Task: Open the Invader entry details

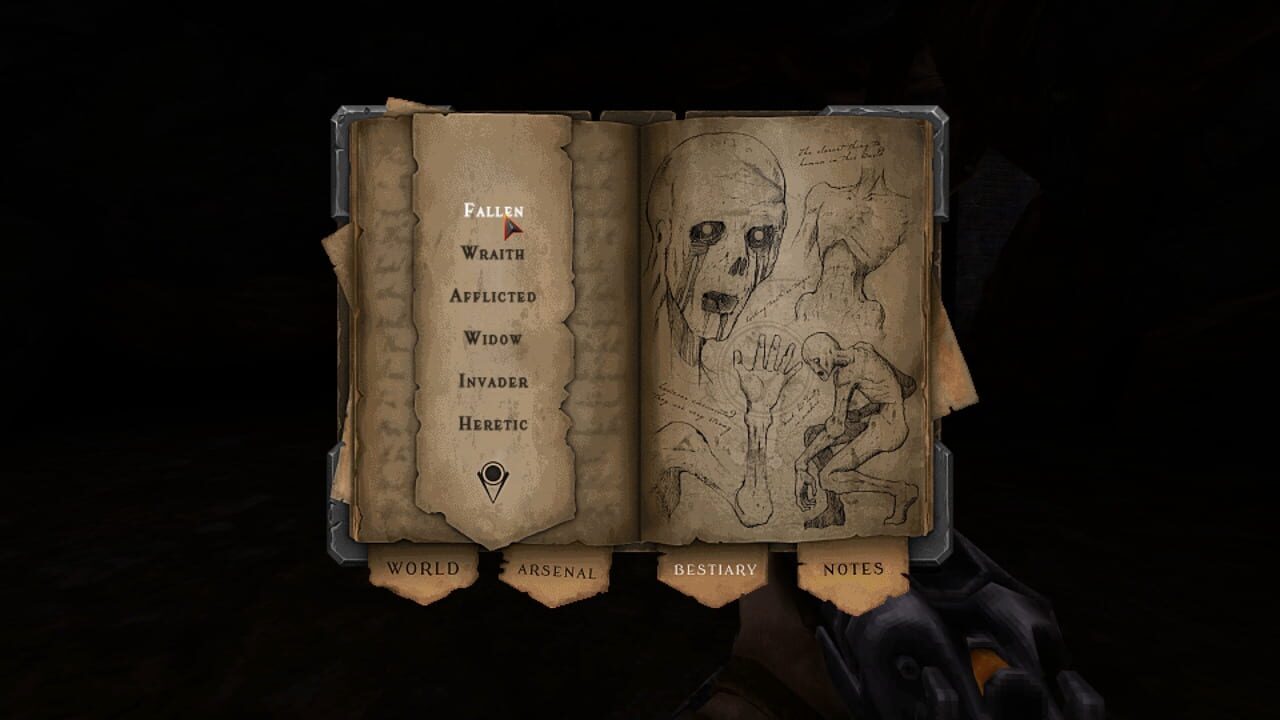Action: (x=494, y=381)
